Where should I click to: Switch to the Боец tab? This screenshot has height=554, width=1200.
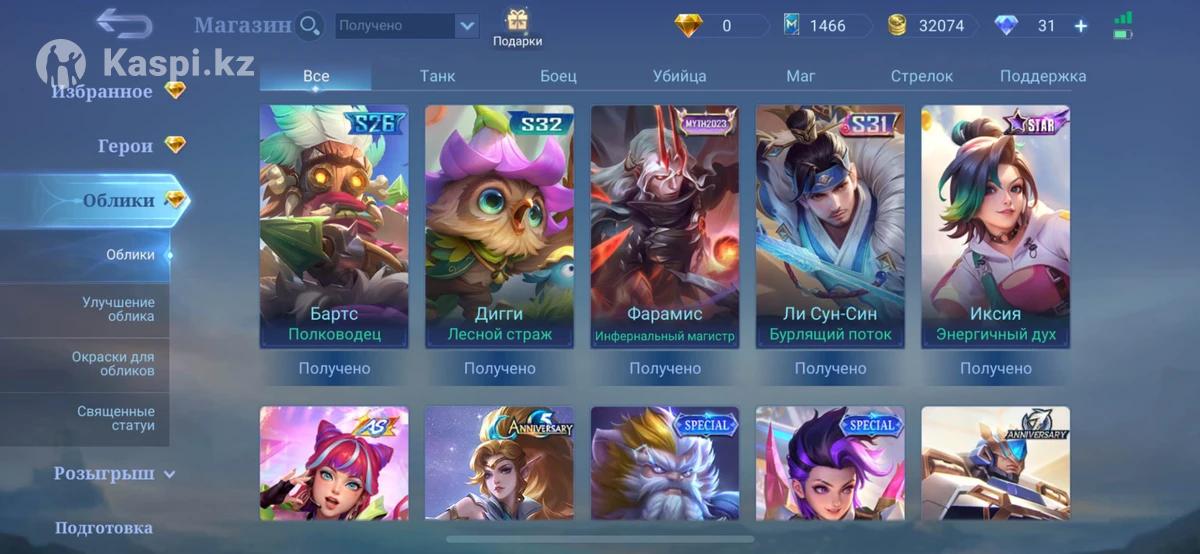pyautogui.click(x=558, y=76)
